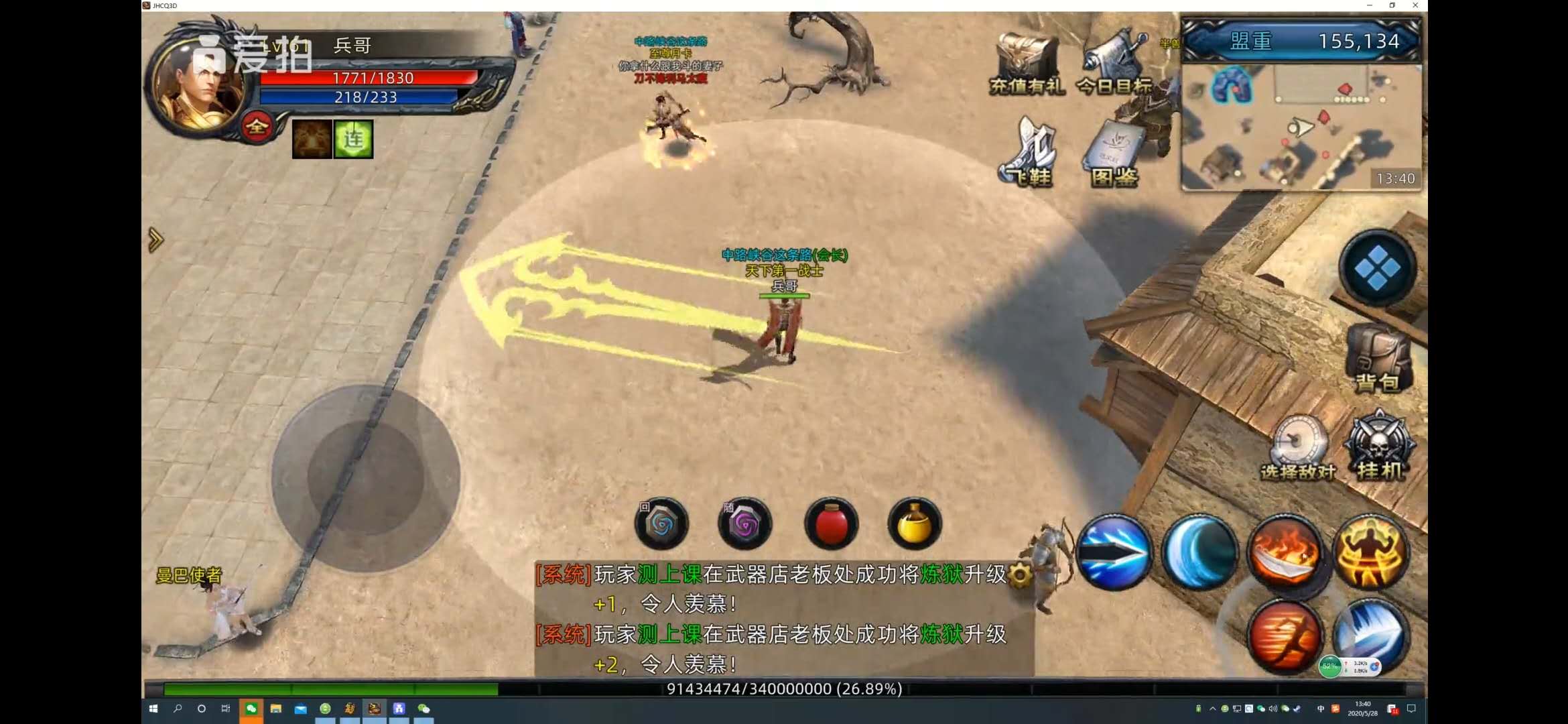This screenshot has width=1568, height=724.
Task: Use the blue-grey return scroll stone
Action: (x=662, y=524)
